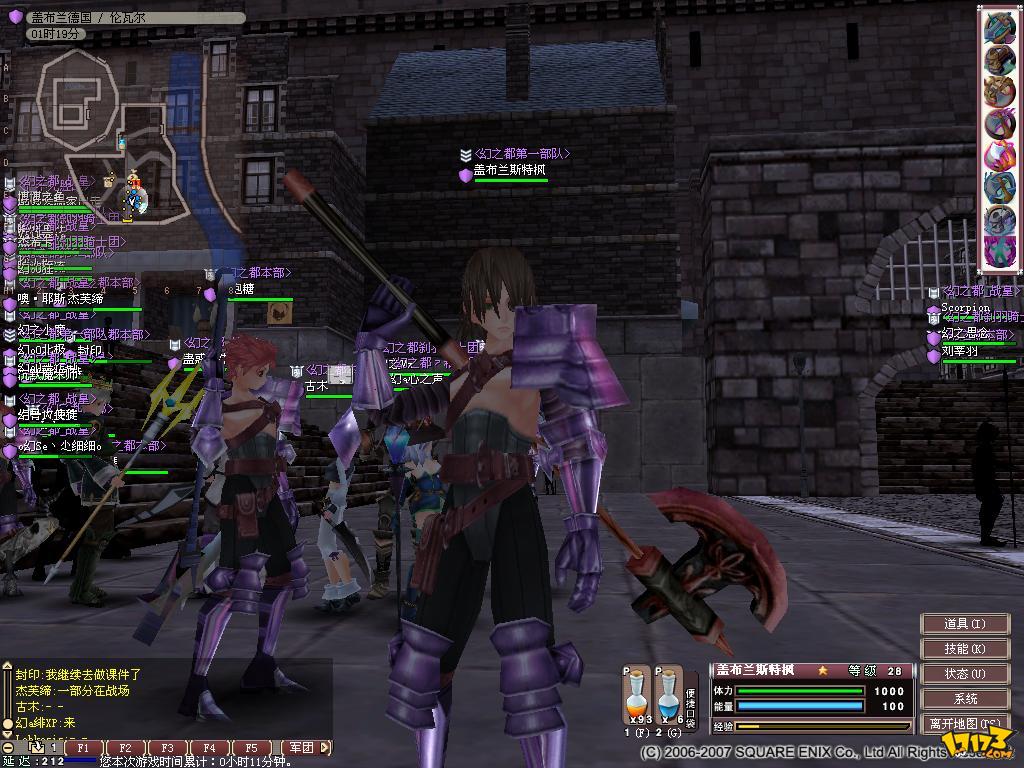The height and width of the screenshot is (768, 1024).
Task: Activate the pink-flame axe skill icon
Action: pyautogui.click(x=1000, y=154)
